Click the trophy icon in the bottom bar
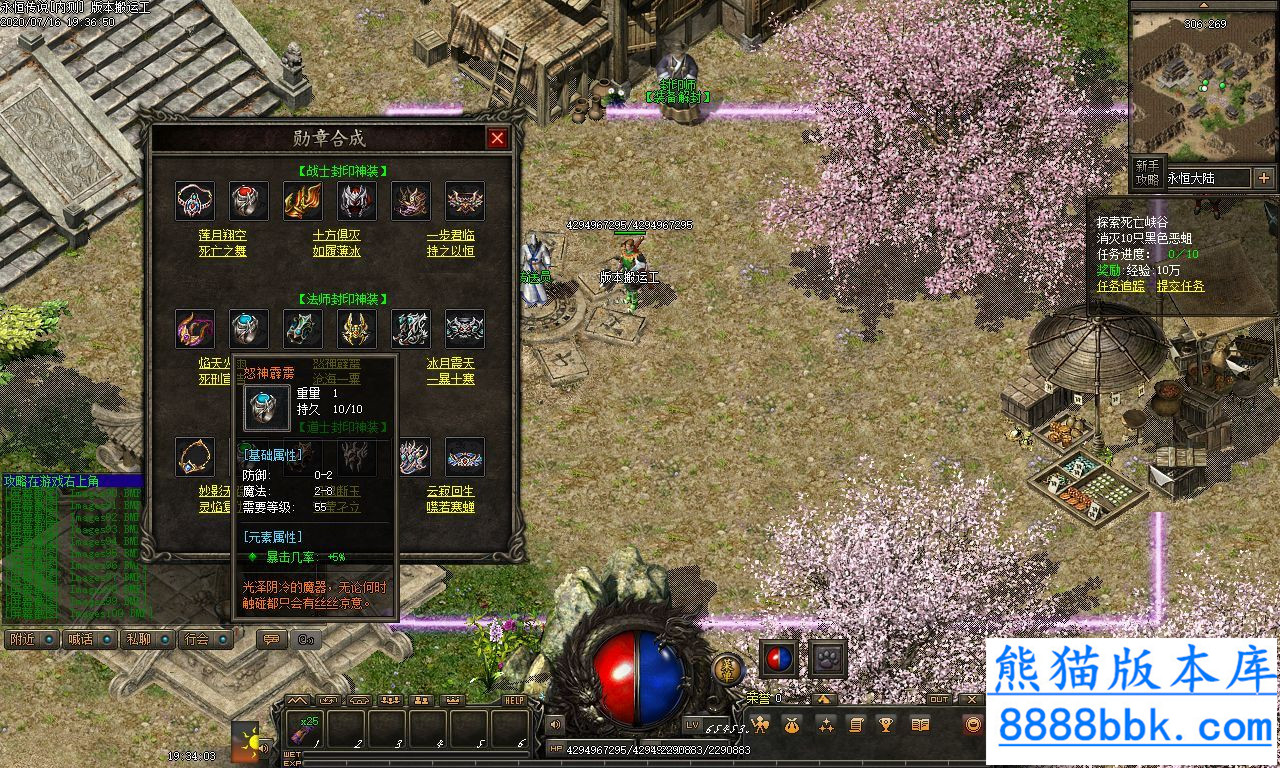Image resolution: width=1280 pixels, height=768 pixels. (x=886, y=725)
